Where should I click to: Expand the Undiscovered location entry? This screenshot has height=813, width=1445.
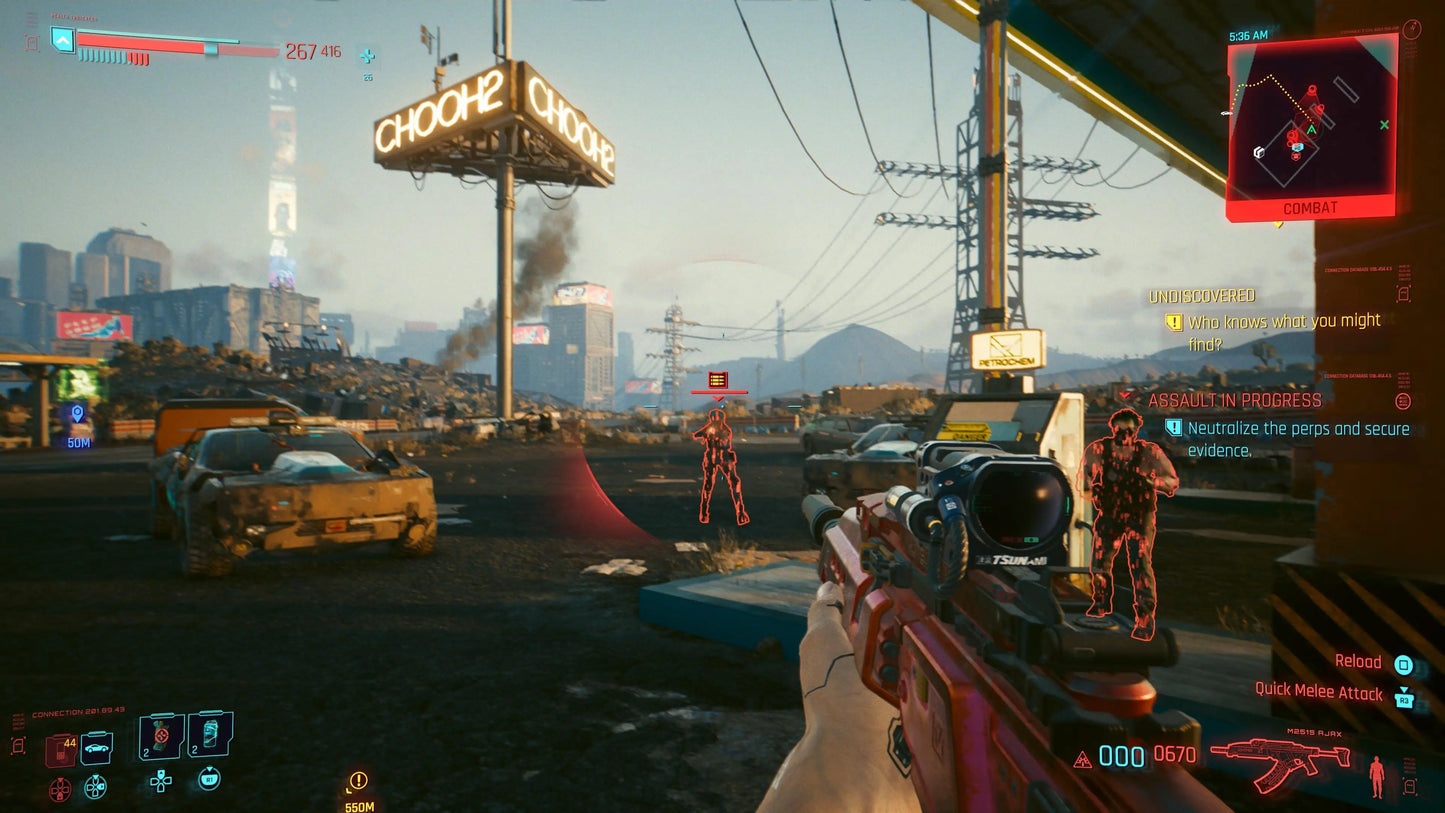coord(1202,295)
